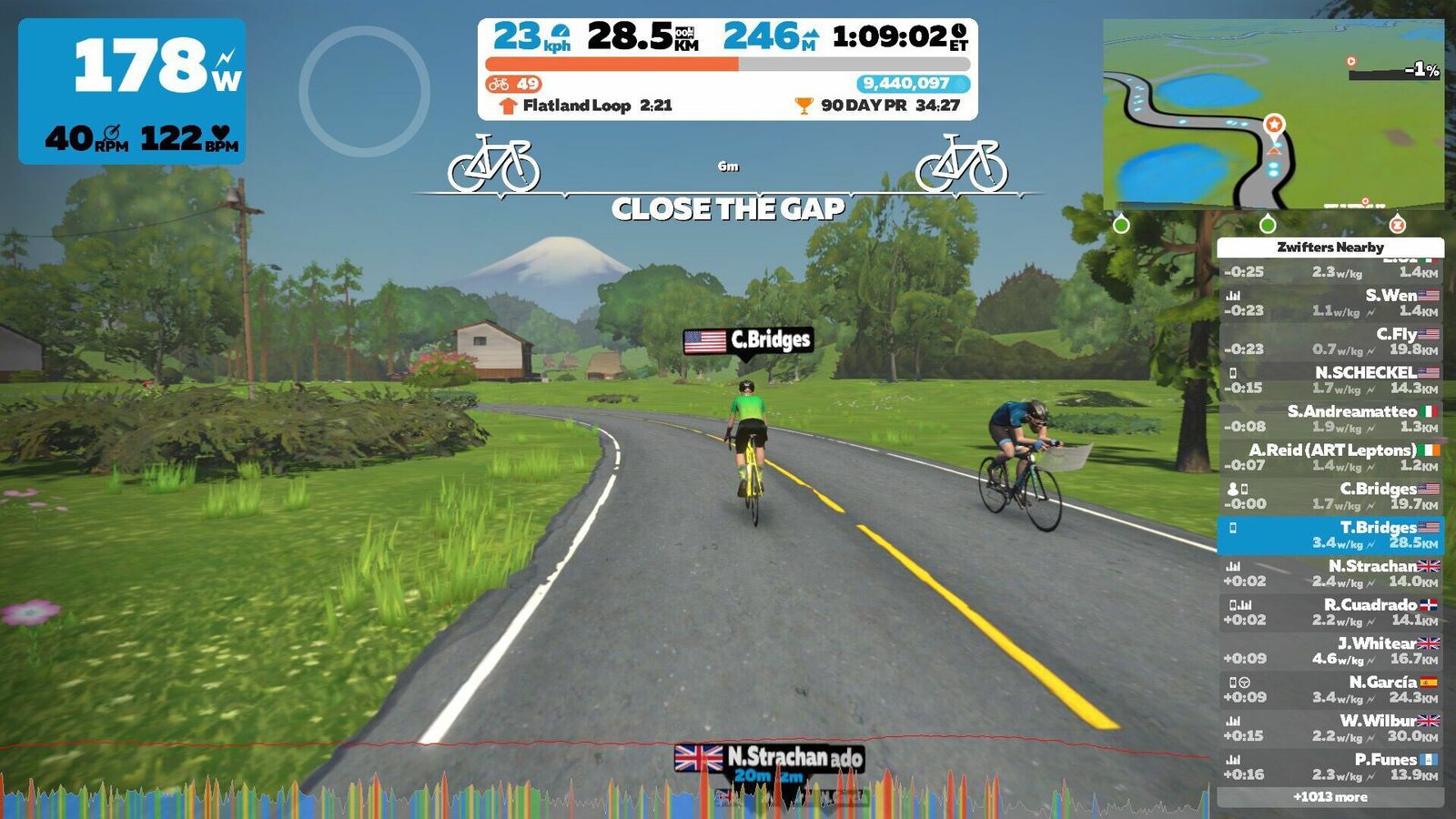1456x819 pixels.
Task: Select C.Bridges in the nearby riders list
Action: (x=1330, y=496)
